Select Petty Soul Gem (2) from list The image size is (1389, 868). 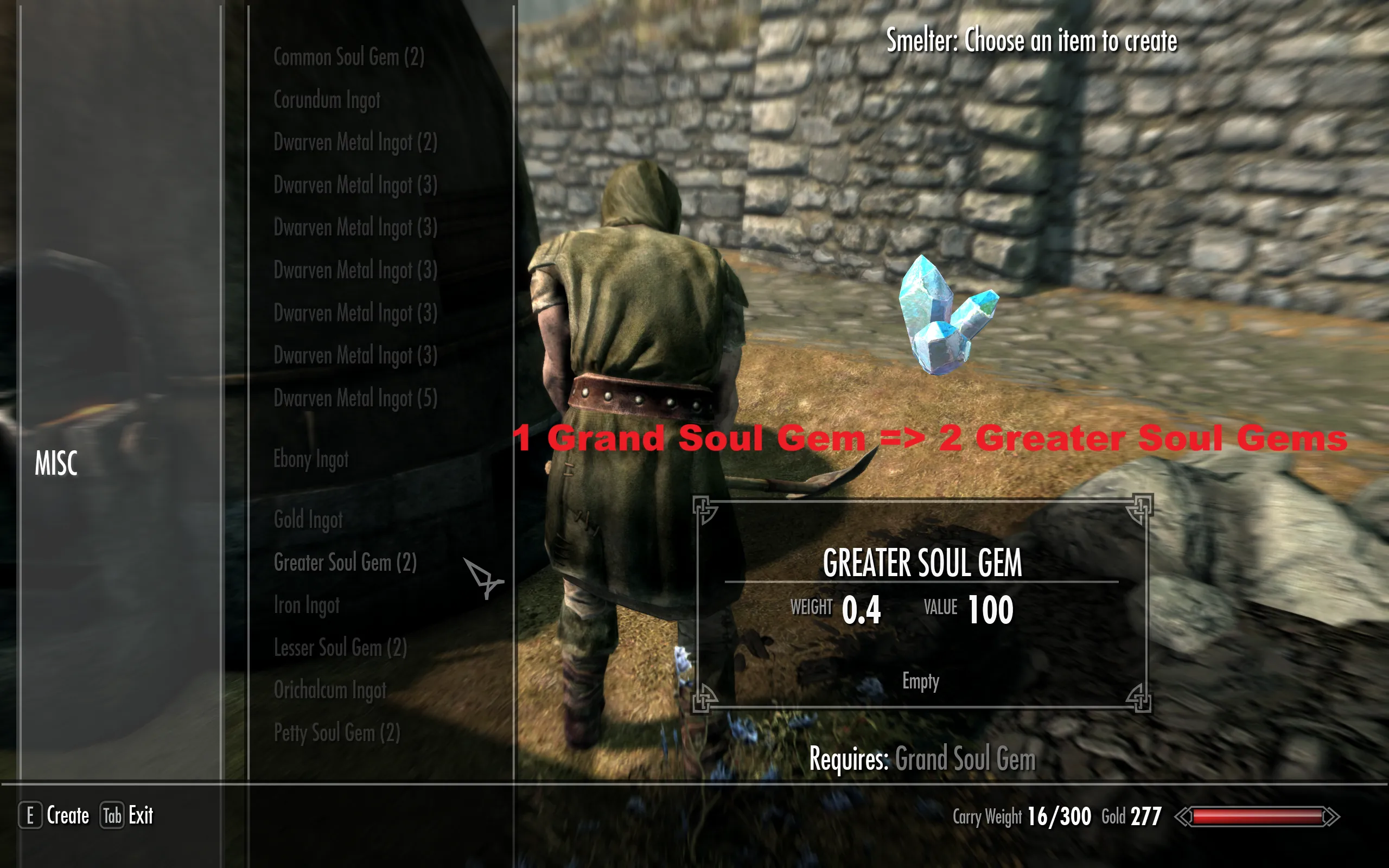point(336,733)
